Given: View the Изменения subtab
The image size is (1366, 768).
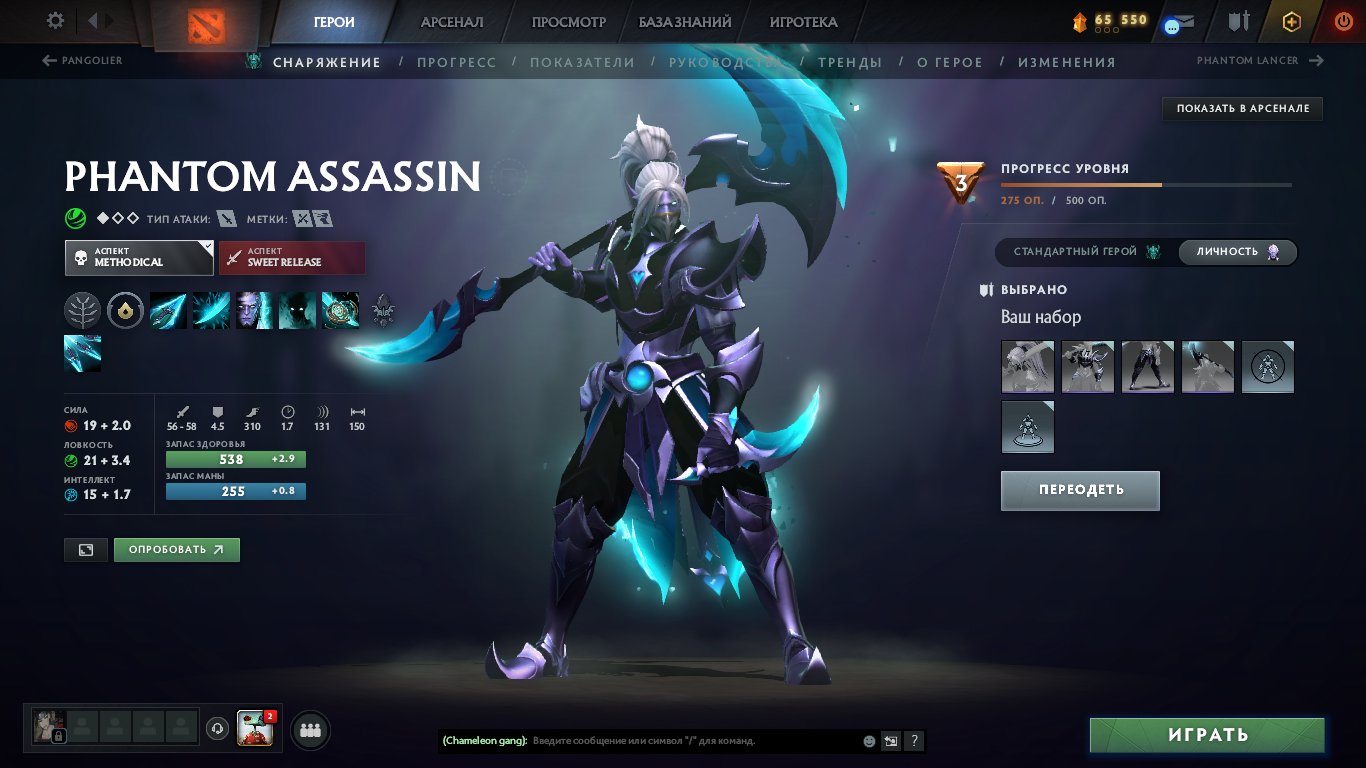Looking at the screenshot, I should coord(1066,62).
